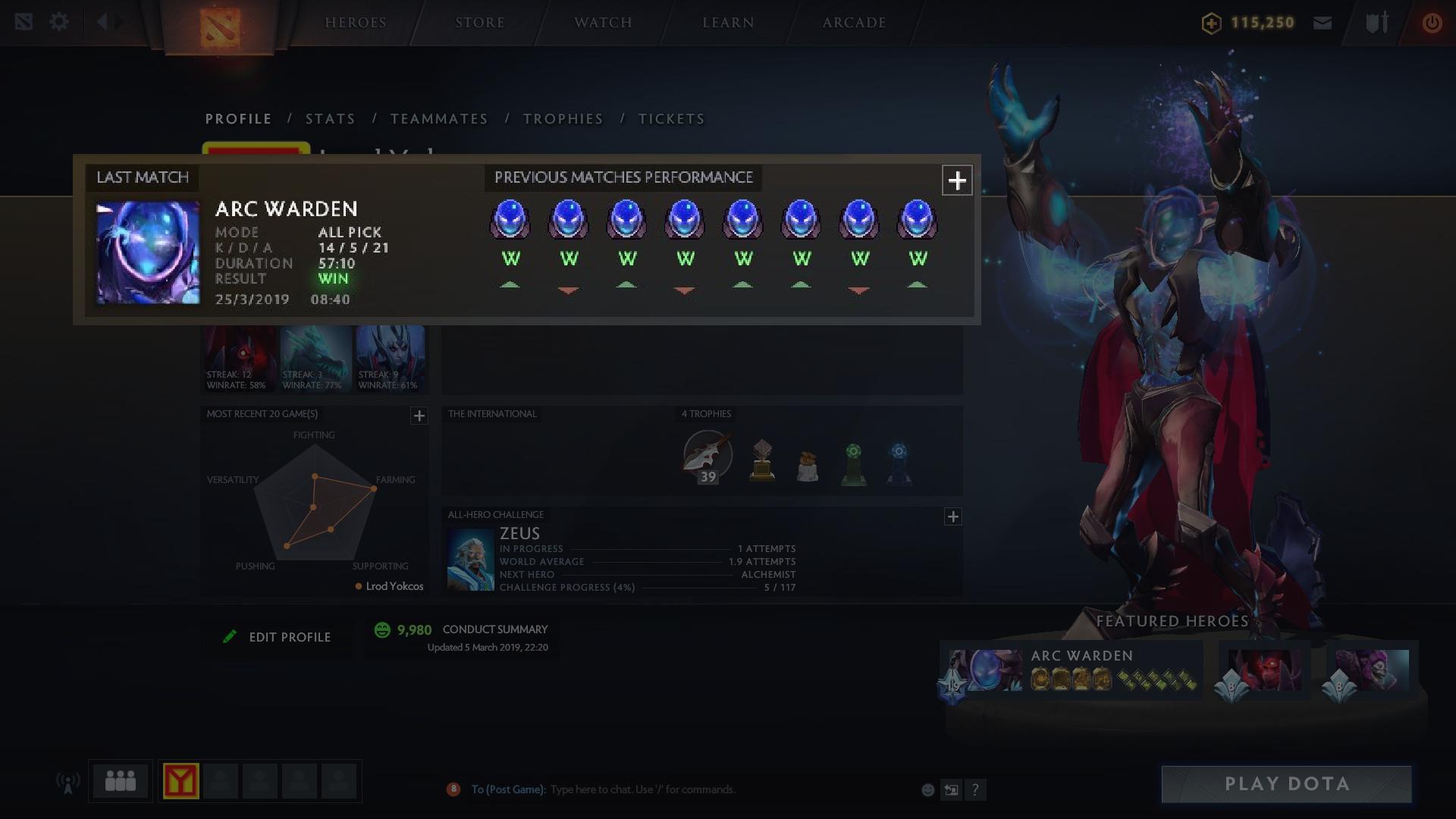The width and height of the screenshot is (1456, 819).
Task: Show the Tickets tab
Action: [x=671, y=119]
